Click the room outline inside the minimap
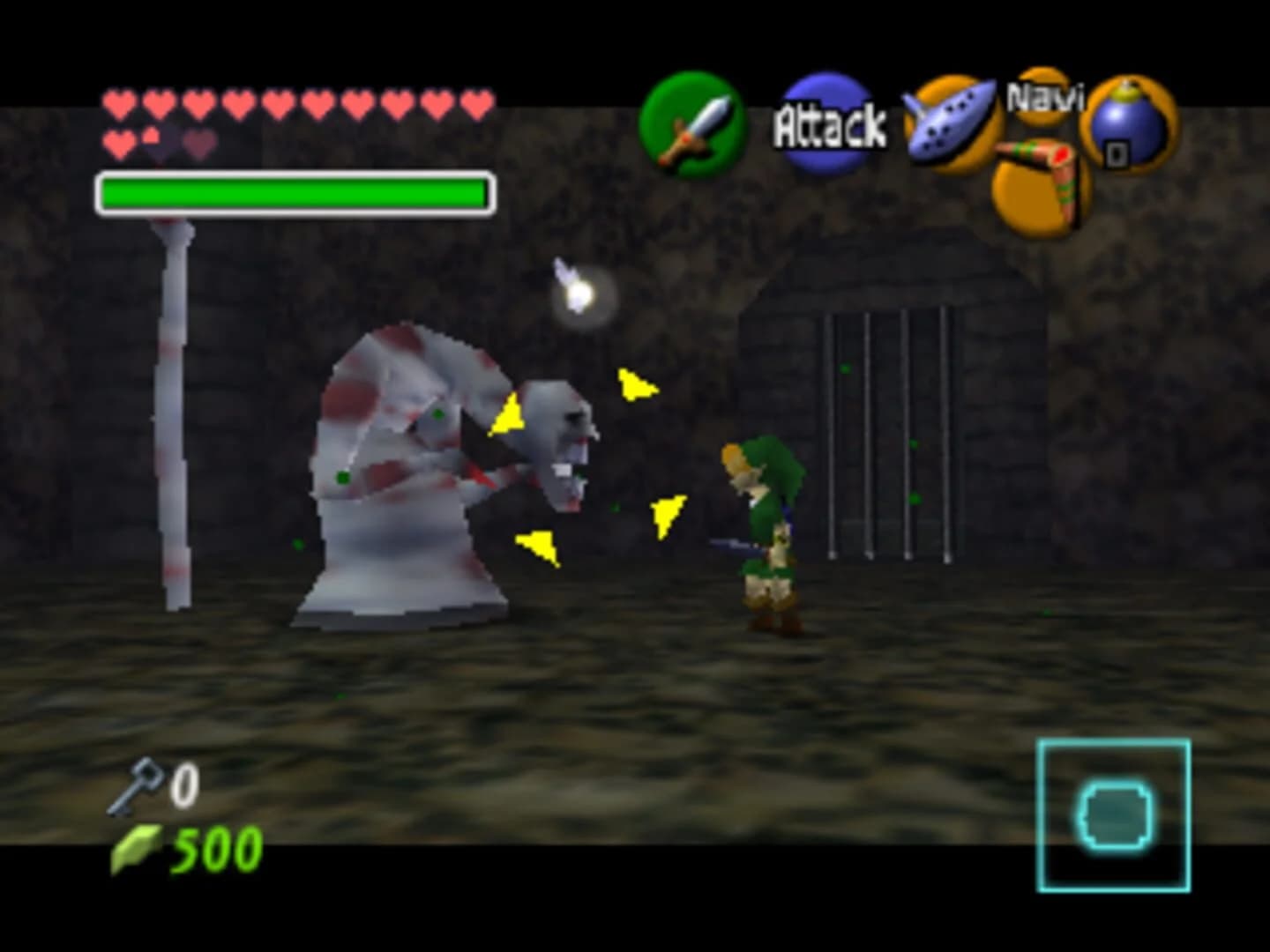The width and height of the screenshot is (1270, 952). [x=1114, y=814]
